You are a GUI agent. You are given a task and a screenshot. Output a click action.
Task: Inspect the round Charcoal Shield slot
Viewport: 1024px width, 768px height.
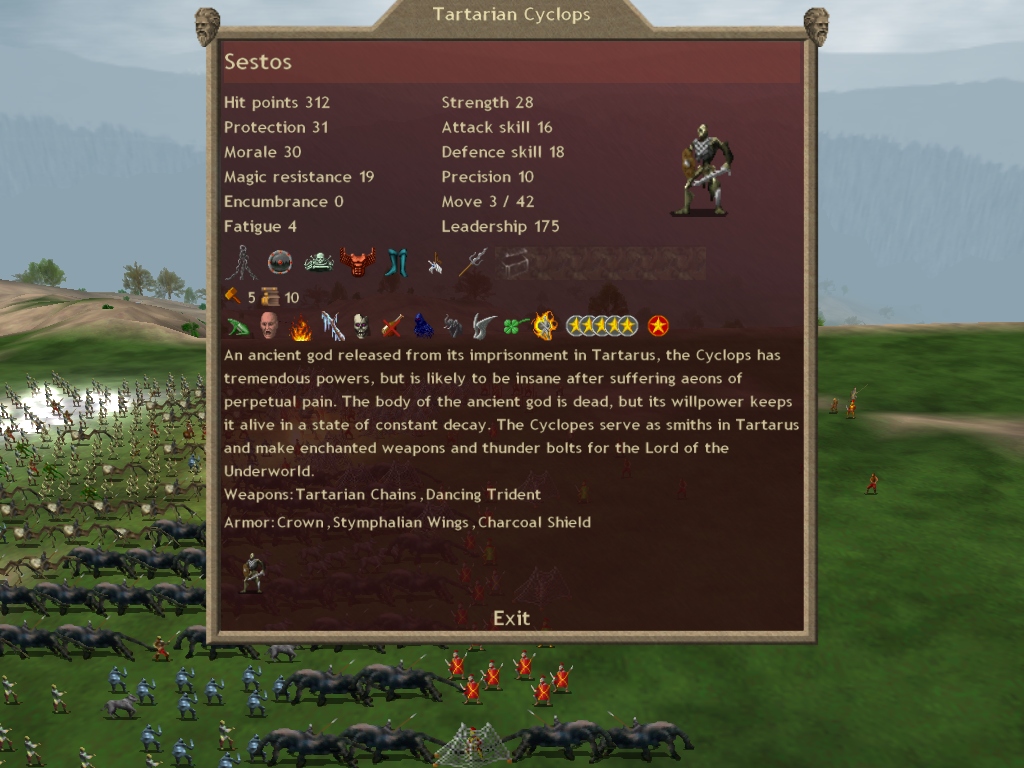(280, 263)
